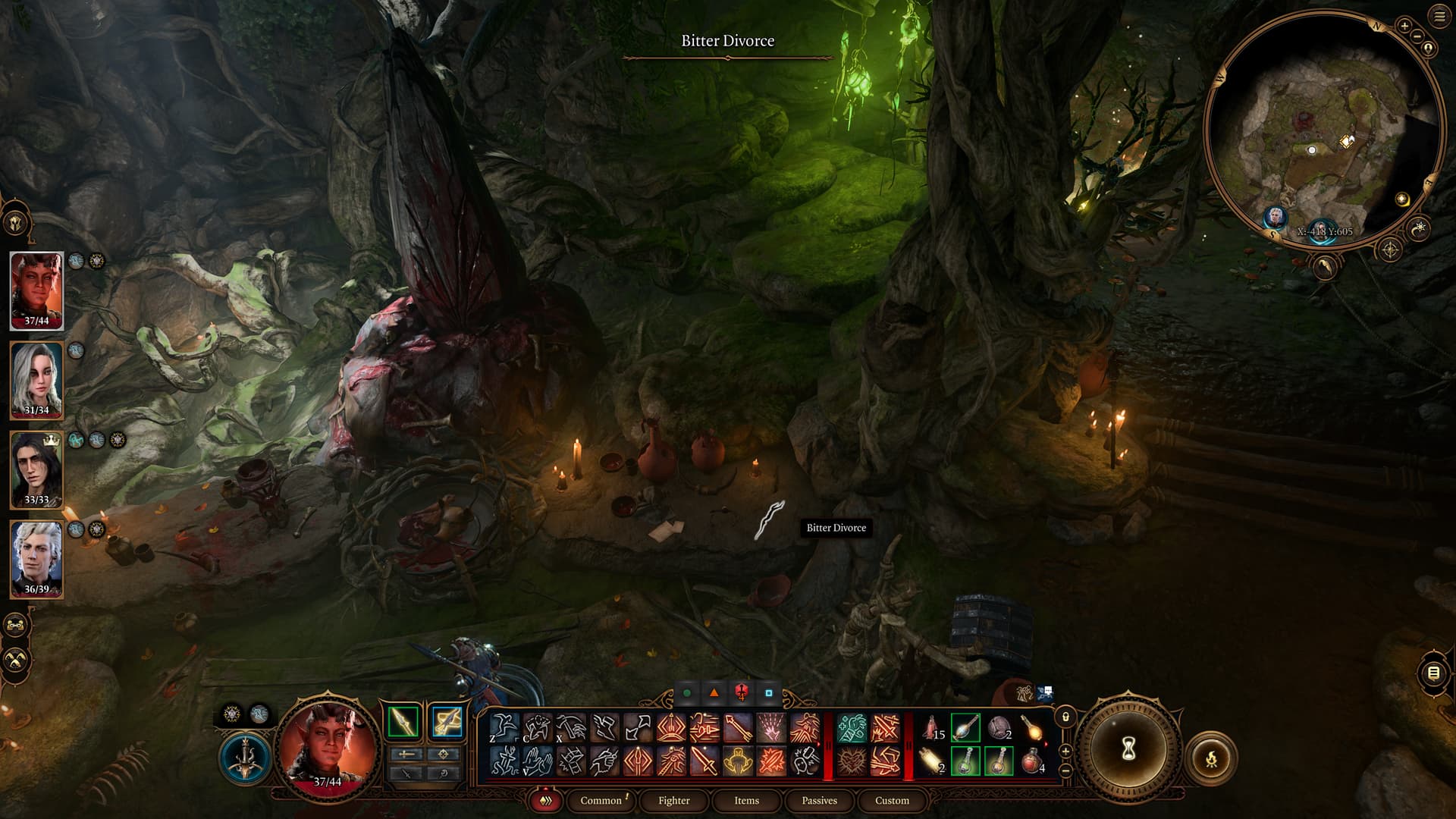Switch to the Custom hotbar tab

click(x=892, y=800)
